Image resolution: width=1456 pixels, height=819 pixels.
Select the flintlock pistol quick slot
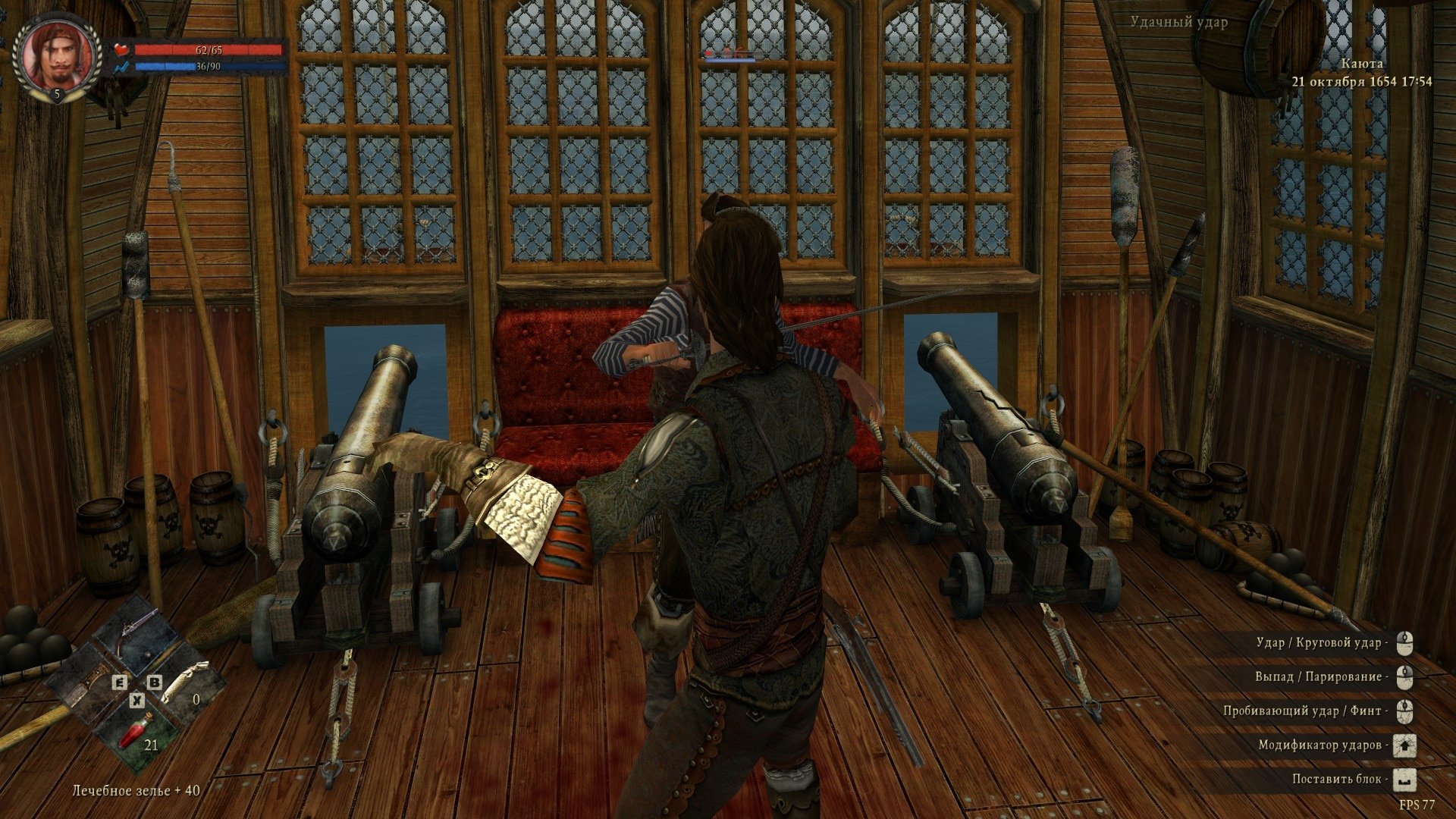coord(136,637)
